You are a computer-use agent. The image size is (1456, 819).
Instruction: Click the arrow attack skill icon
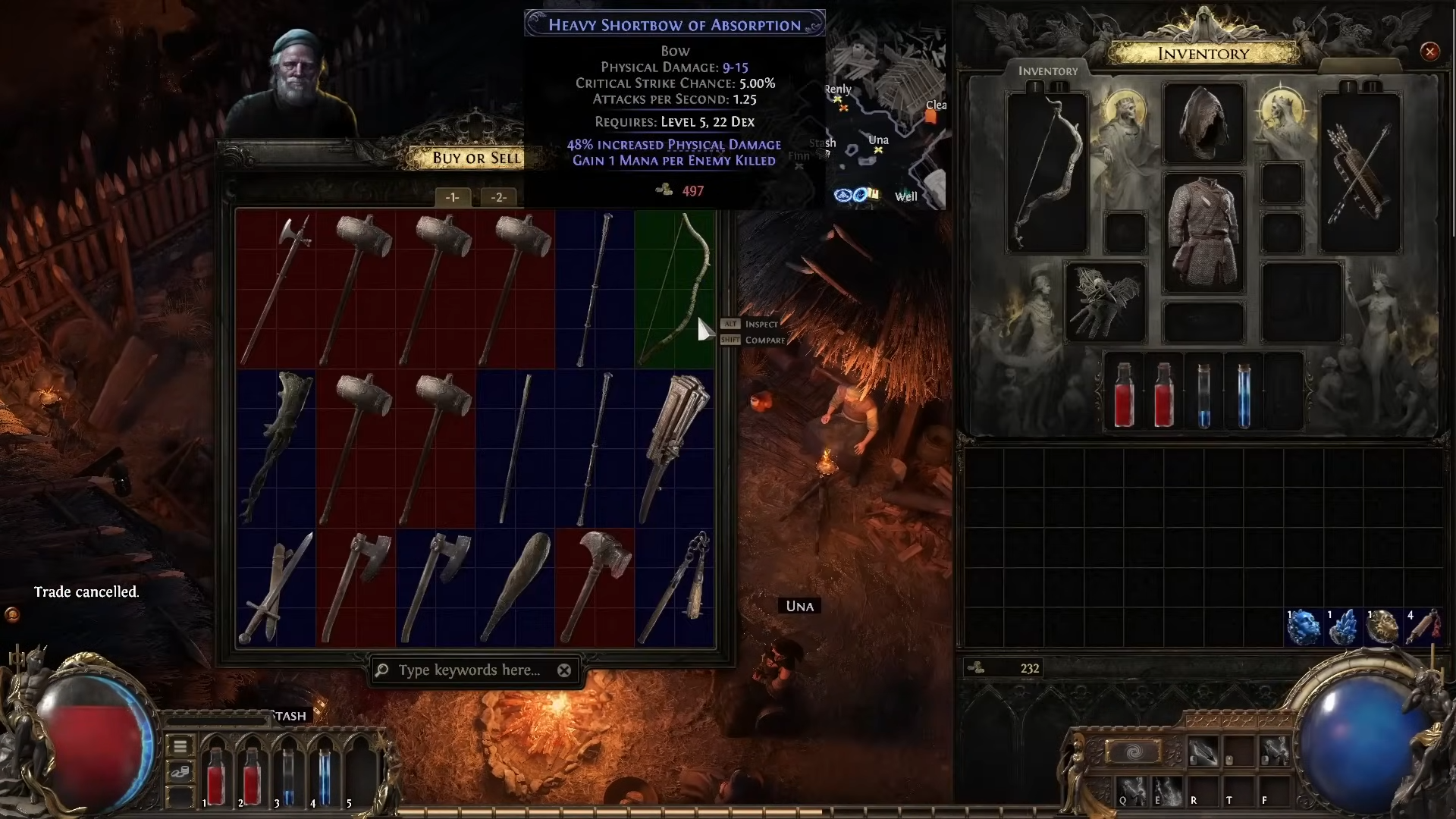pos(1203,751)
